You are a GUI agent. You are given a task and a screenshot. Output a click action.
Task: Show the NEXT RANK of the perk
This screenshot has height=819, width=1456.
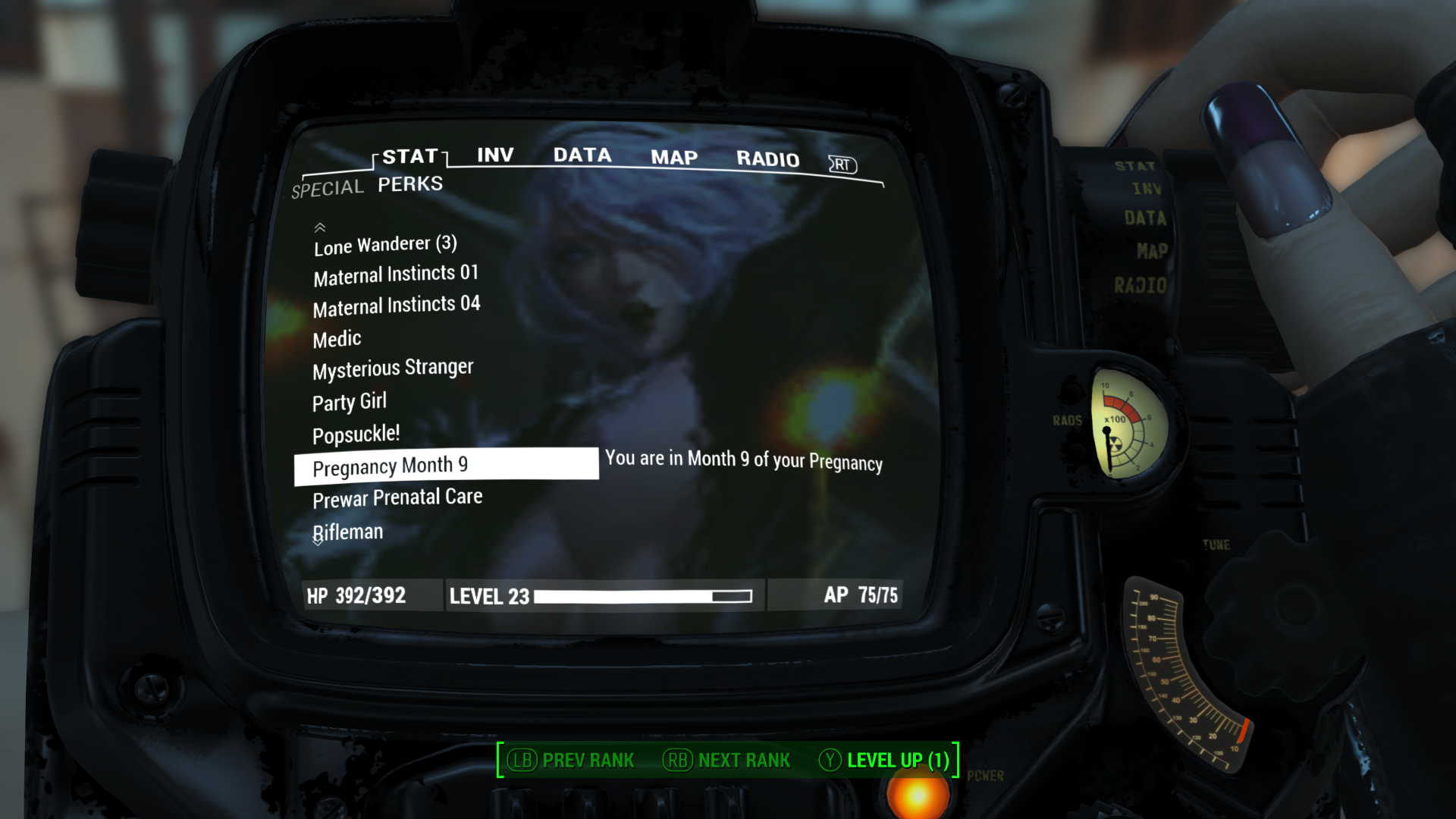(x=727, y=760)
